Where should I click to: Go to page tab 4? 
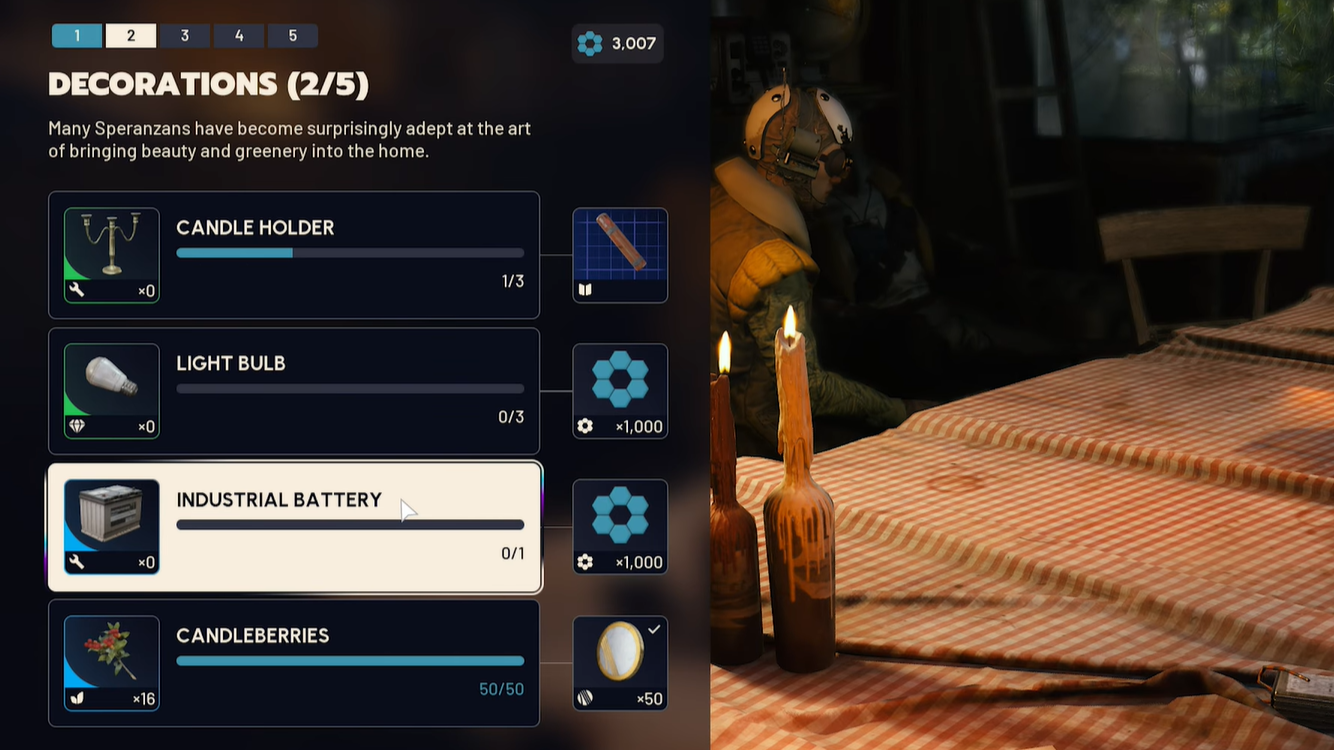[239, 36]
